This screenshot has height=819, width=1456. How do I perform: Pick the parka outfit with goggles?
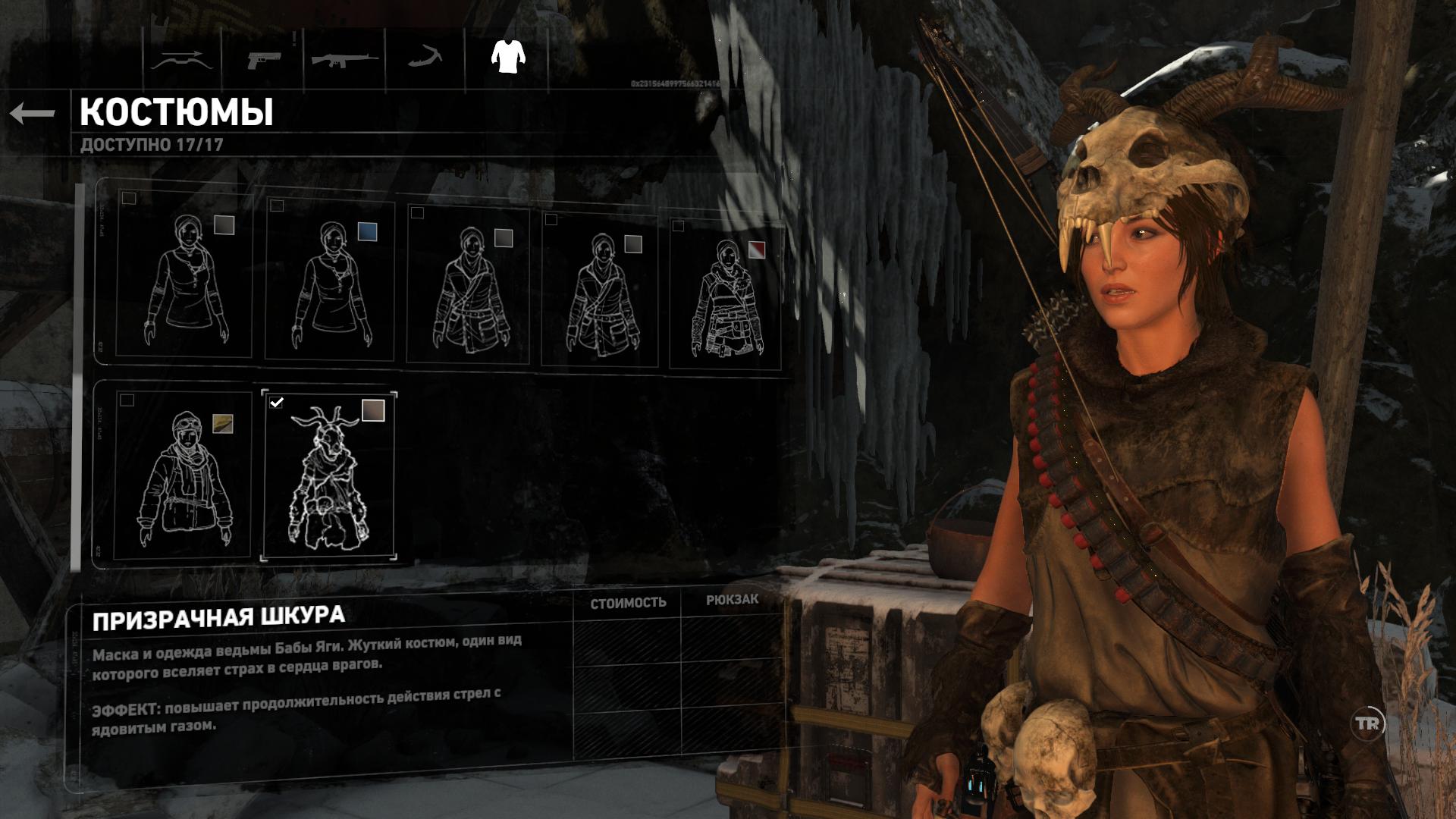184,474
